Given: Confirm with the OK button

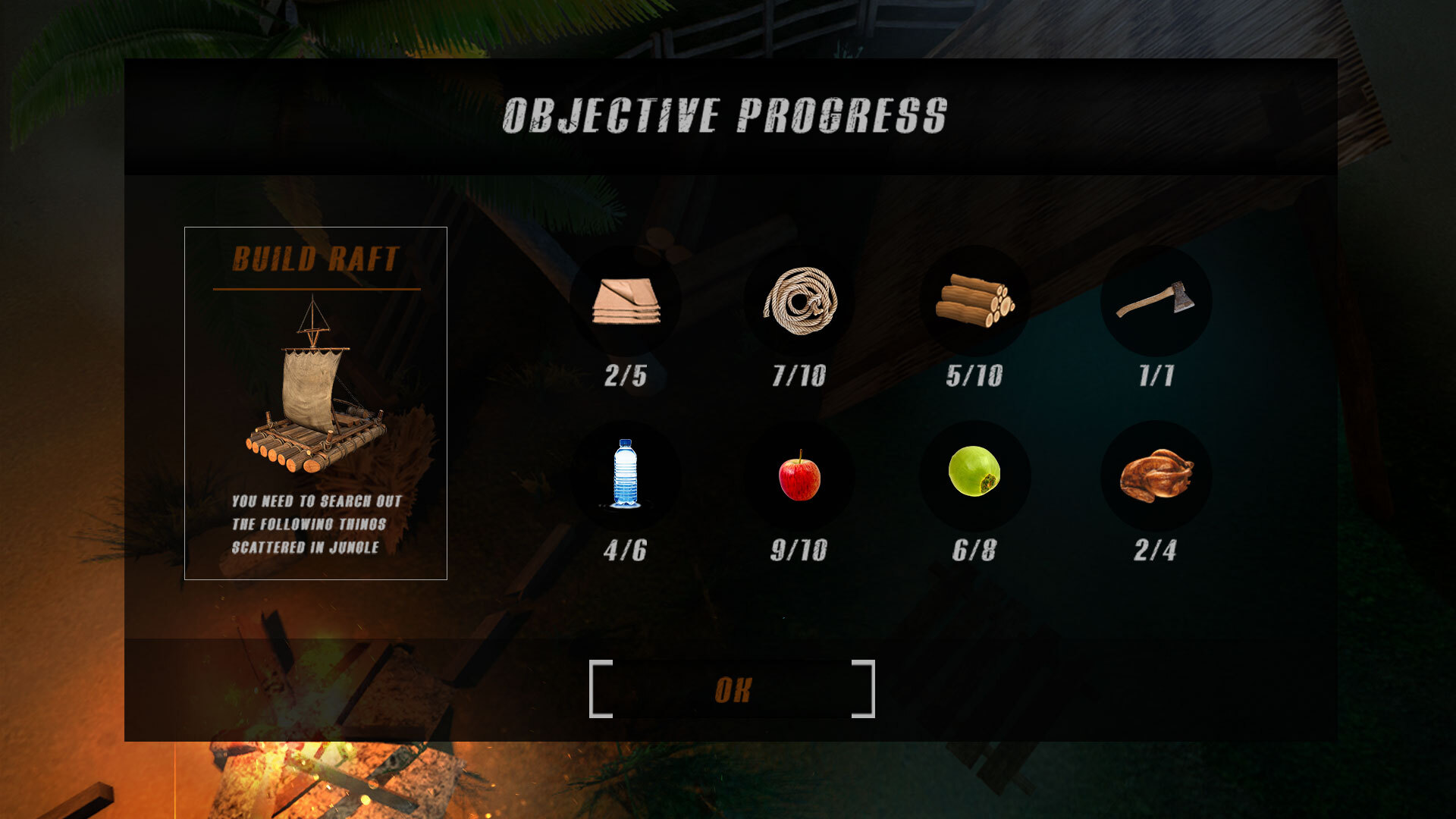Looking at the screenshot, I should [x=732, y=689].
